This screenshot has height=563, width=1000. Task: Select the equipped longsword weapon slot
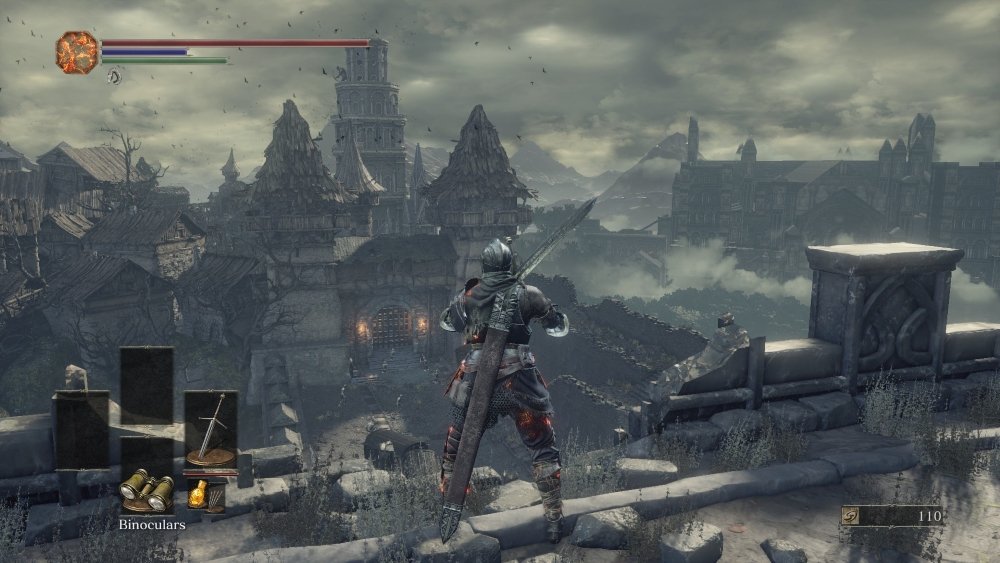(x=211, y=430)
